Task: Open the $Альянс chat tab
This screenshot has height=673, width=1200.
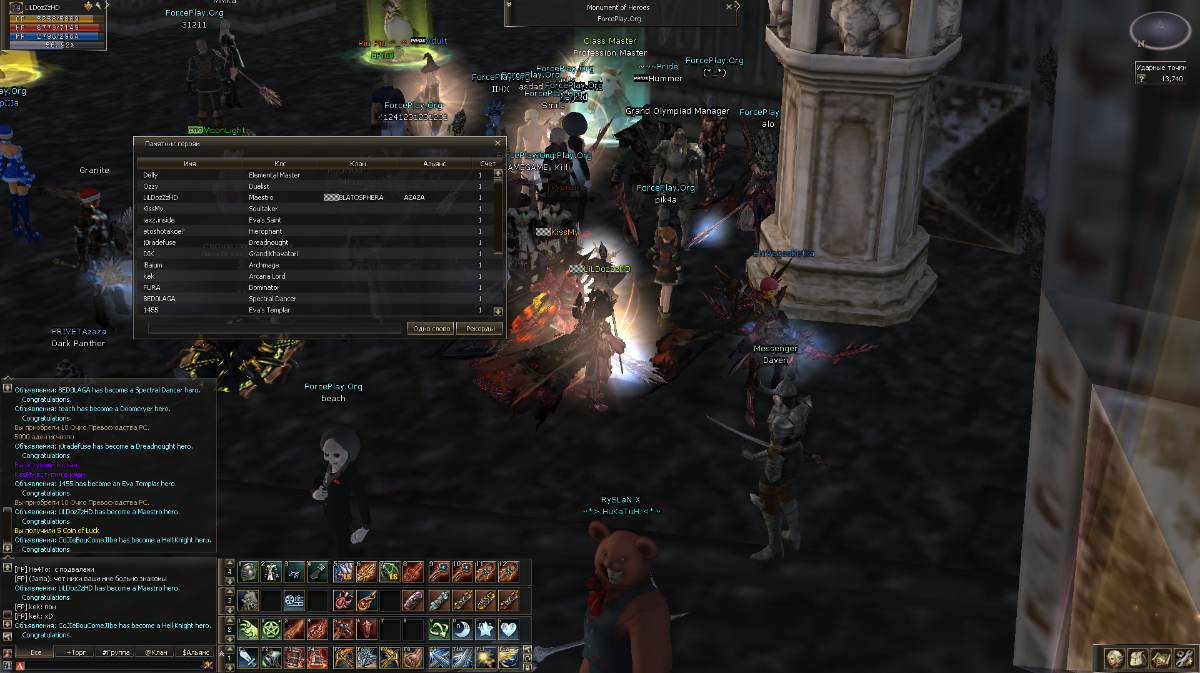Action: click(x=193, y=652)
